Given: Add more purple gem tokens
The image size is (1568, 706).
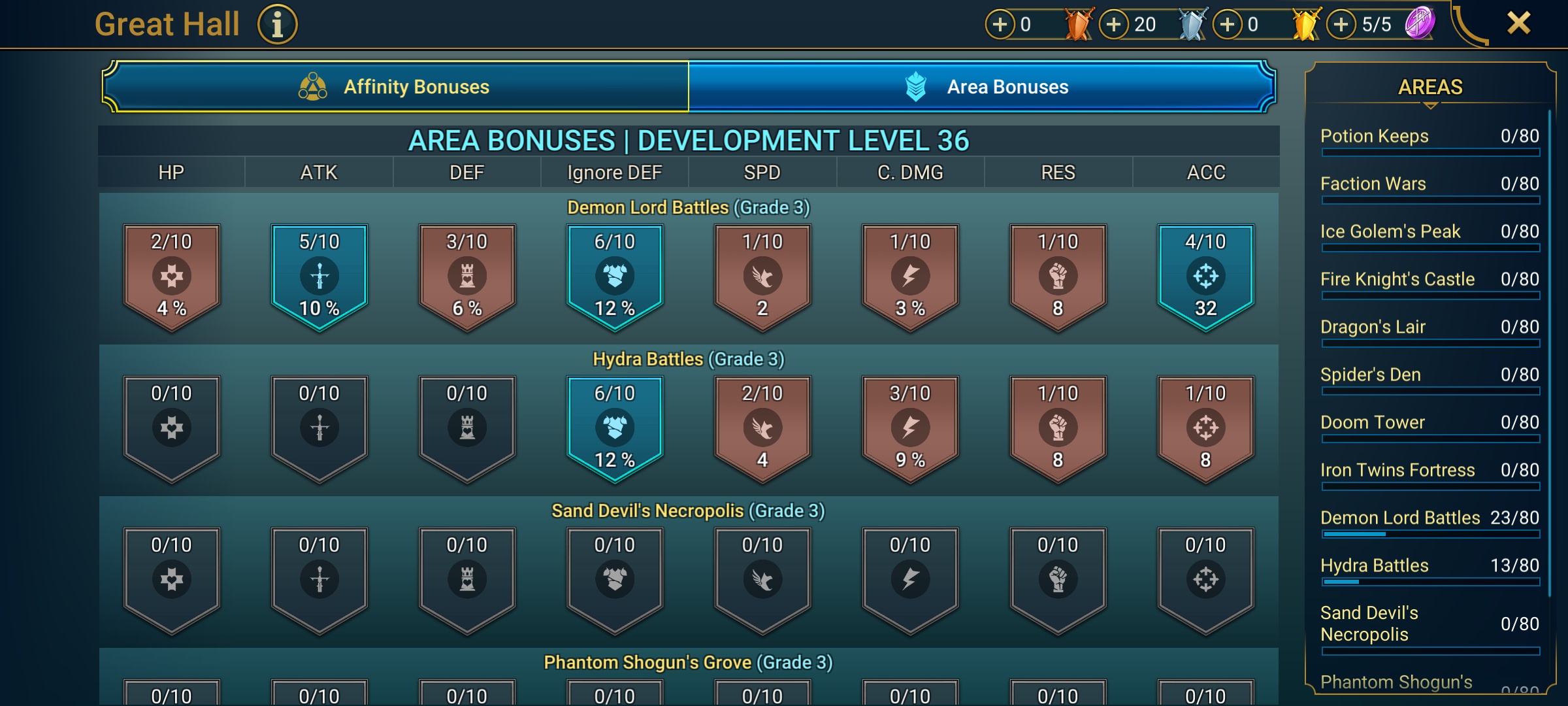Looking at the screenshot, I should (1341, 25).
